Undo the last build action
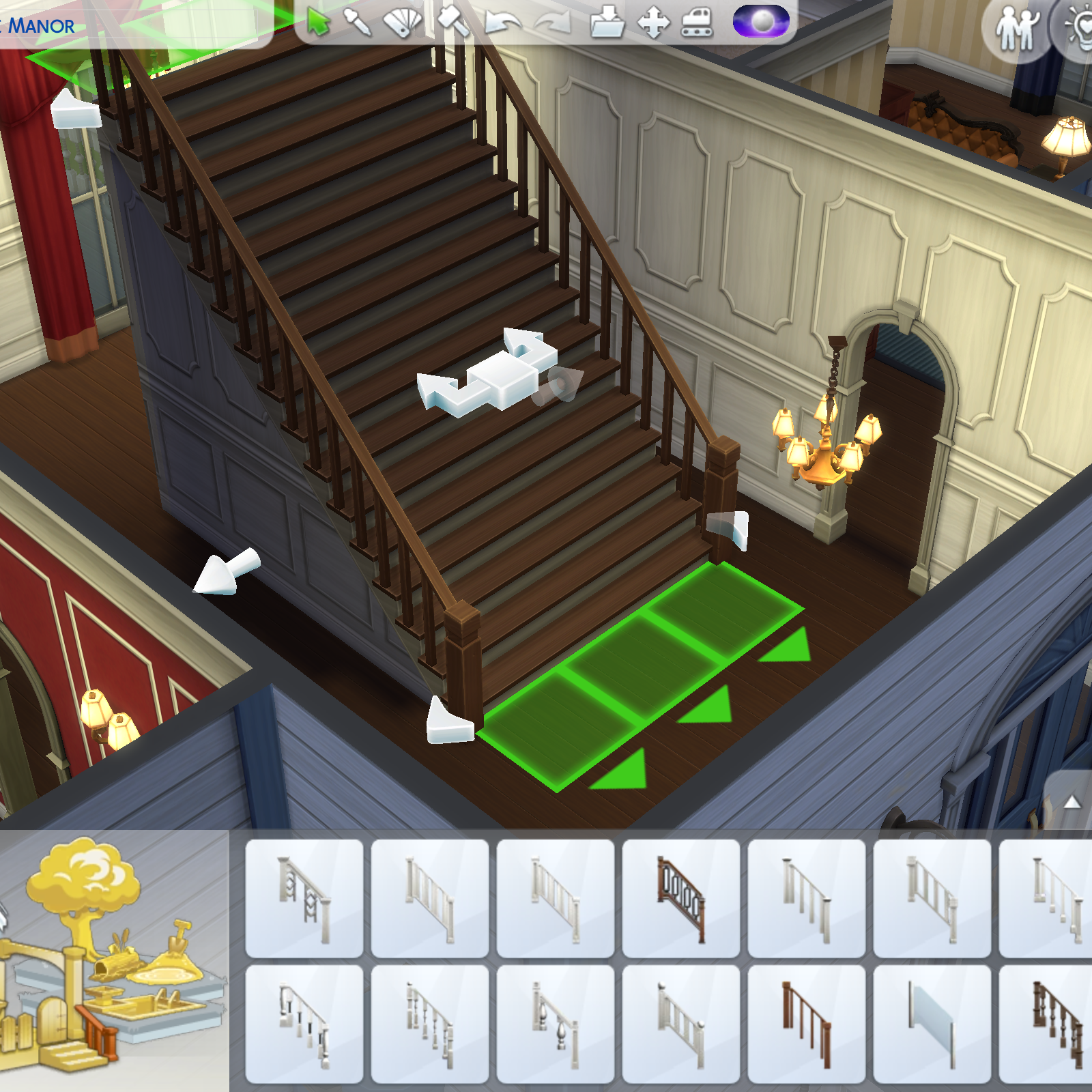This screenshot has width=1092, height=1092. click(502, 24)
